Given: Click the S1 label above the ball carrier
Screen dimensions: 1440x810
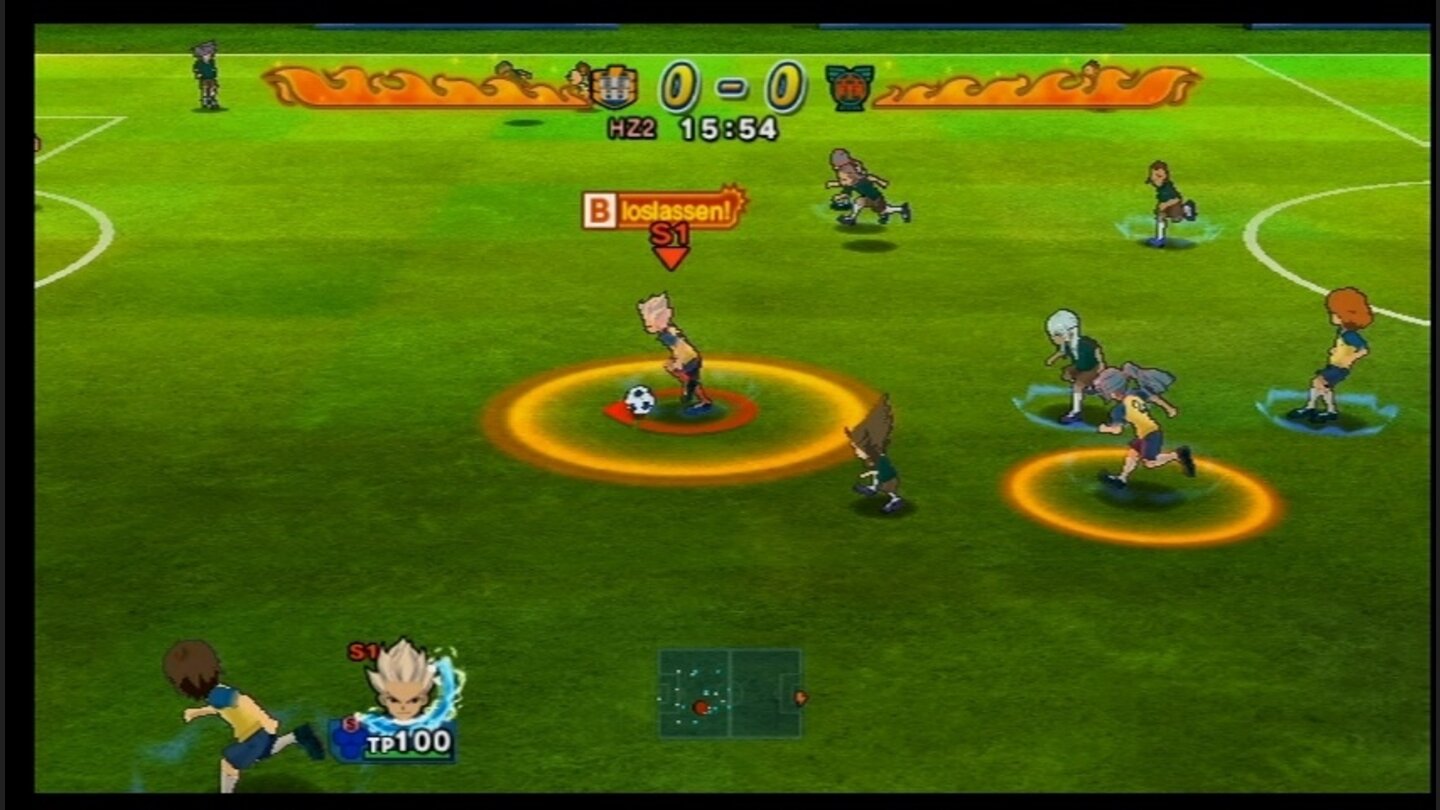Looking at the screenshot, I should pyautogui.click(x=668, y=233).
